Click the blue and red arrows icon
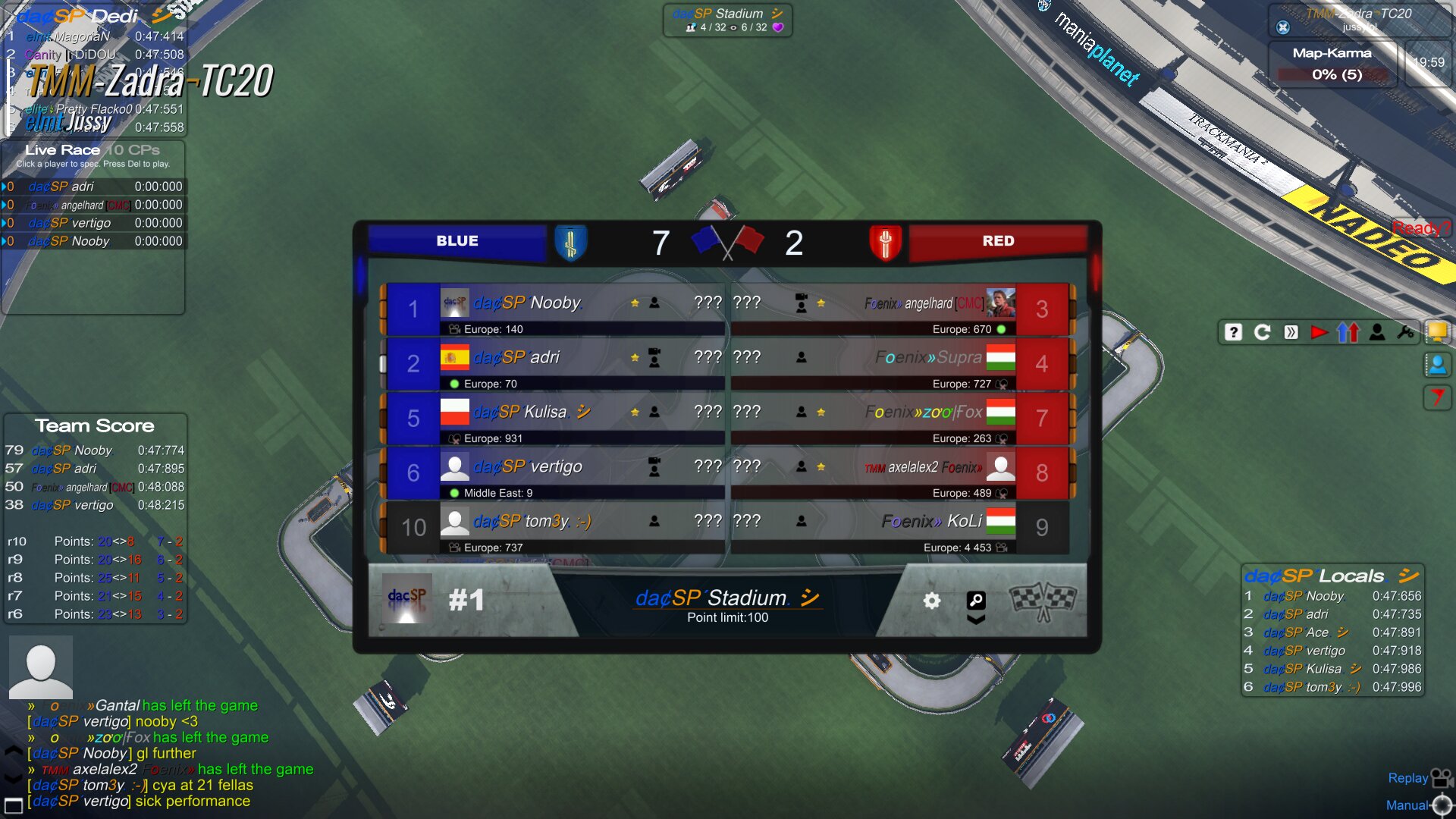 click(1348, 332)
